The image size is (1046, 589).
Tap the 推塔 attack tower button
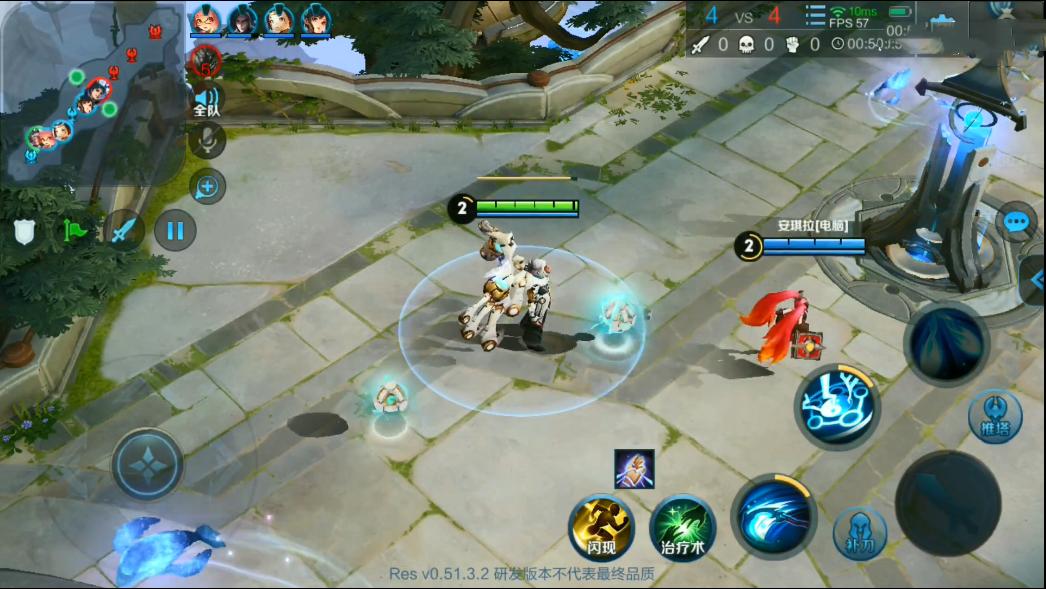coord(995,416)
